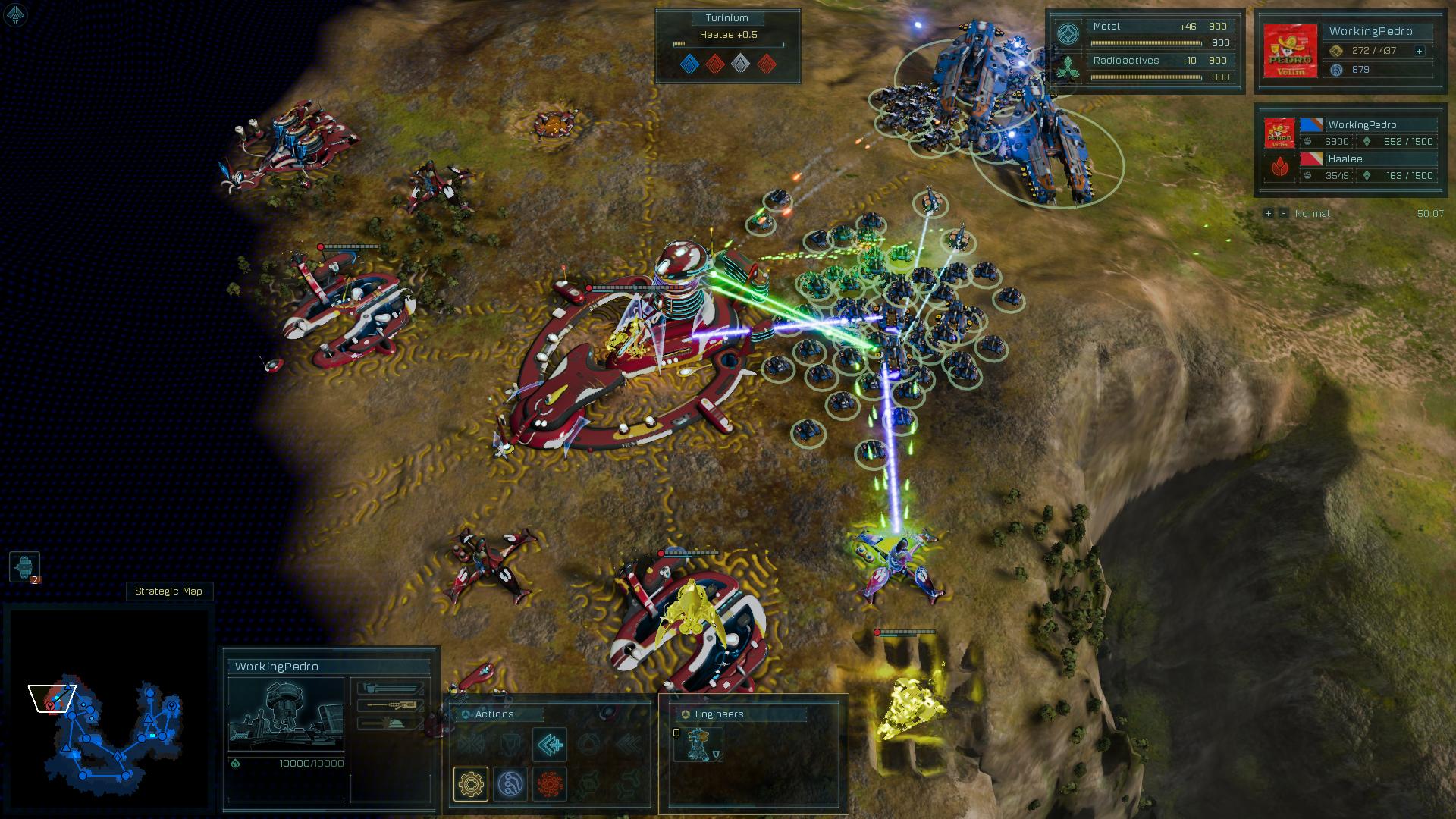Viewport: 1456px width, 819px height.
Task: Activate the blue circuit action icon
Action: [x=510, y=783]
